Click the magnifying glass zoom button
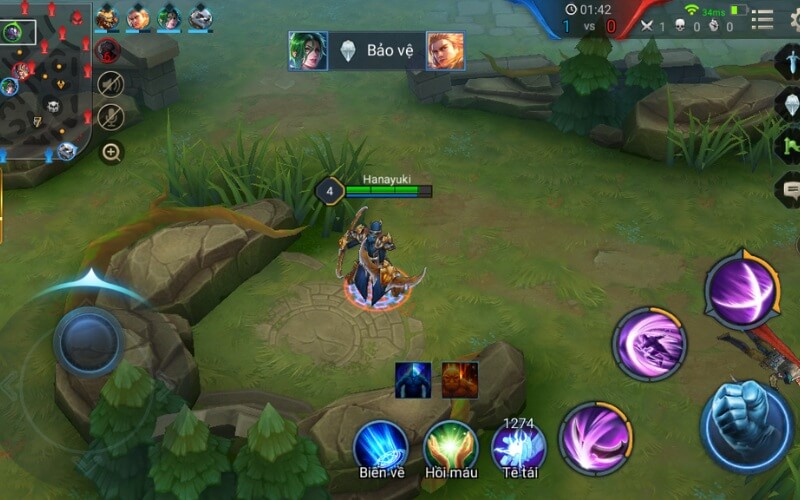Screen dimensions: 800x500 coord(111,153)
